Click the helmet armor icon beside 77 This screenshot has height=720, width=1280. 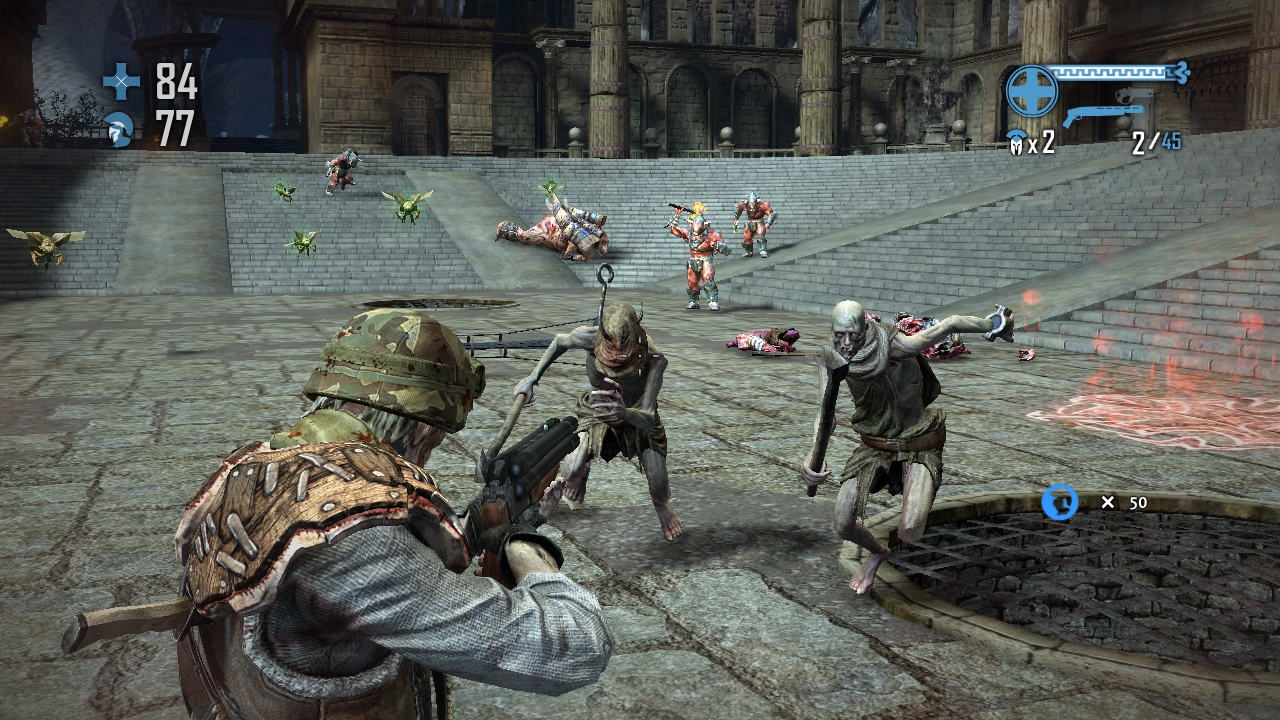[x=120, y=130]
